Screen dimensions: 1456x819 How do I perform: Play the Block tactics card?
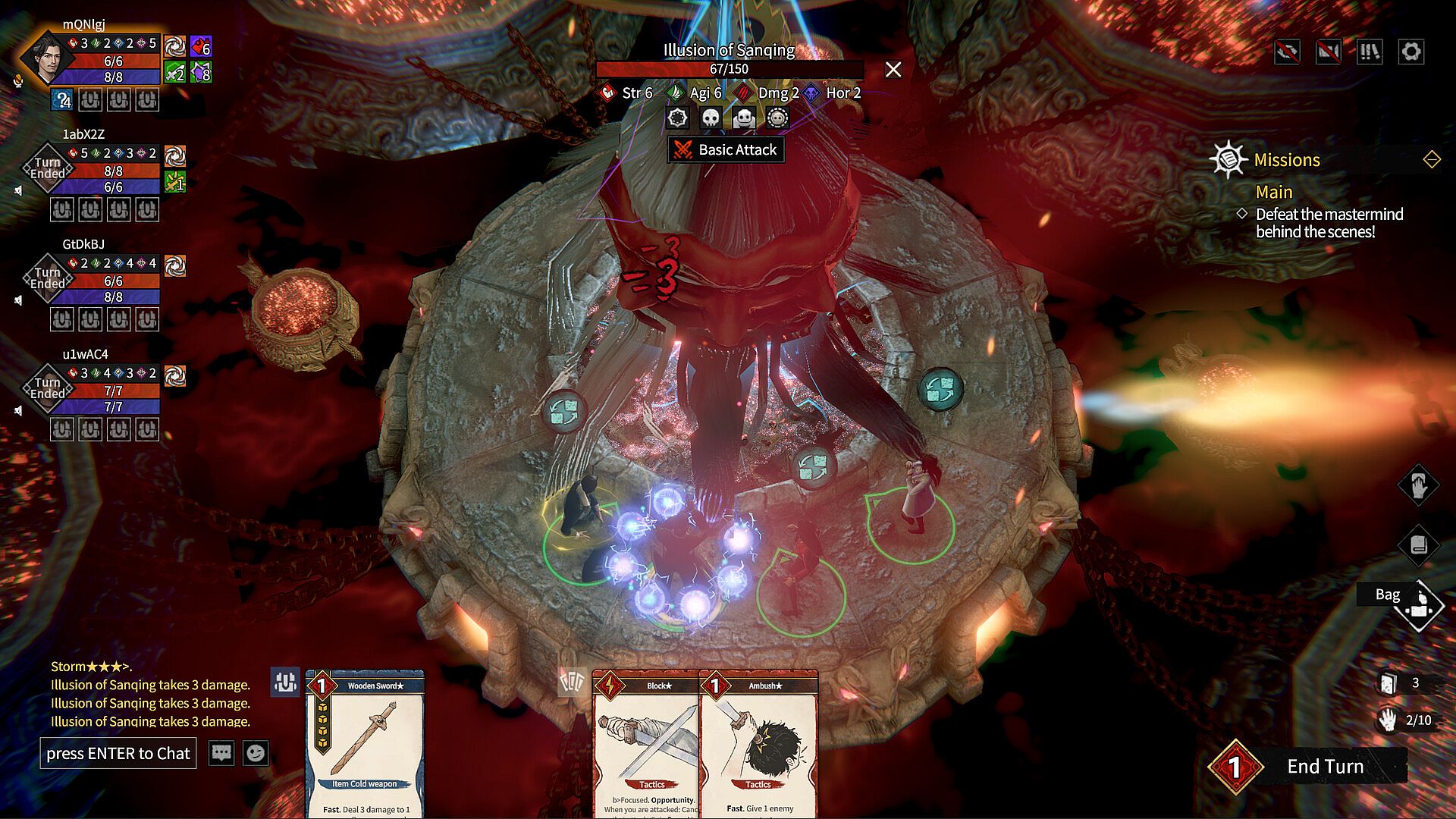(645, 743)
